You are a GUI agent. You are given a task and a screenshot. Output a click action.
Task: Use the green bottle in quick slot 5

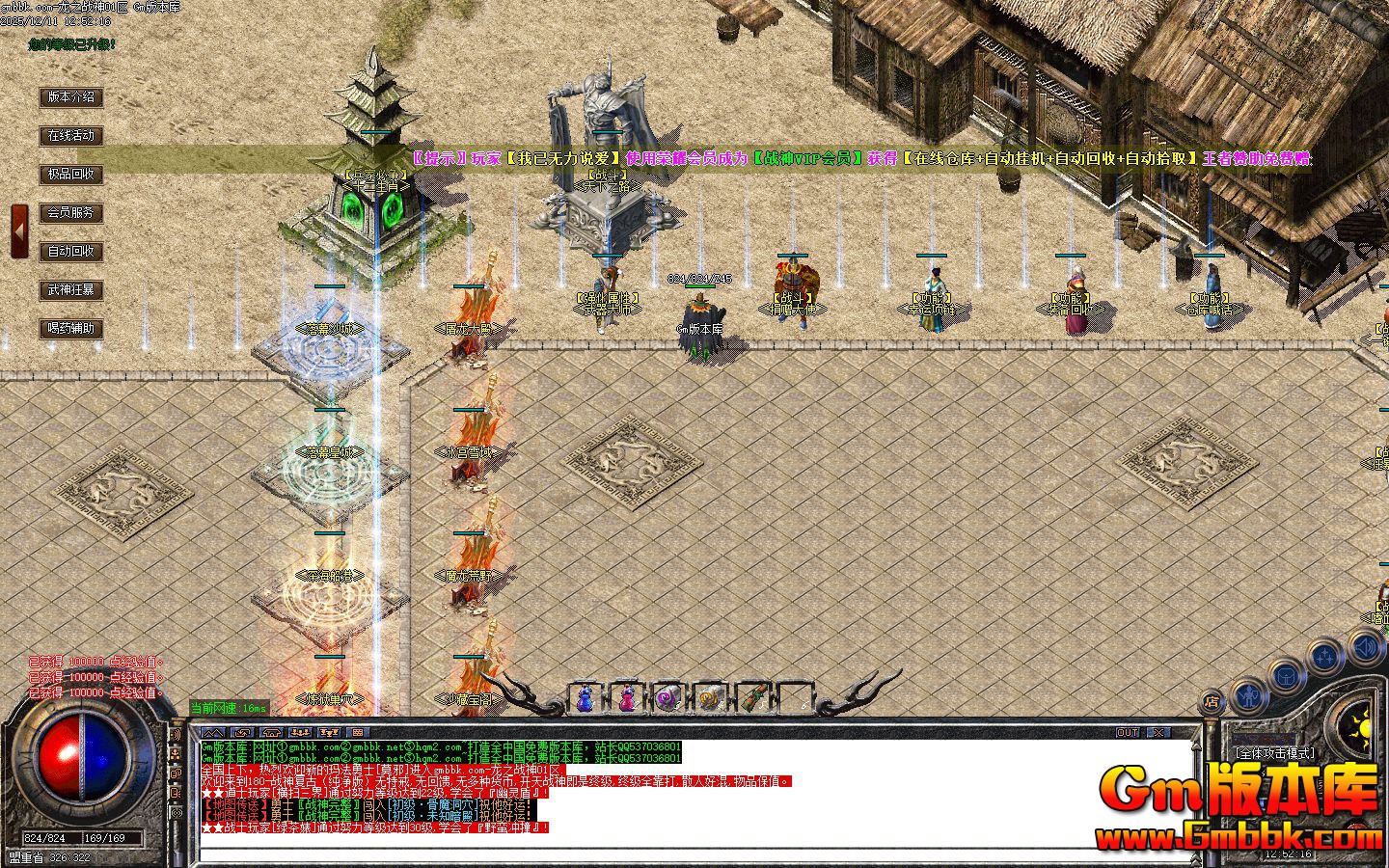point(752,696)
